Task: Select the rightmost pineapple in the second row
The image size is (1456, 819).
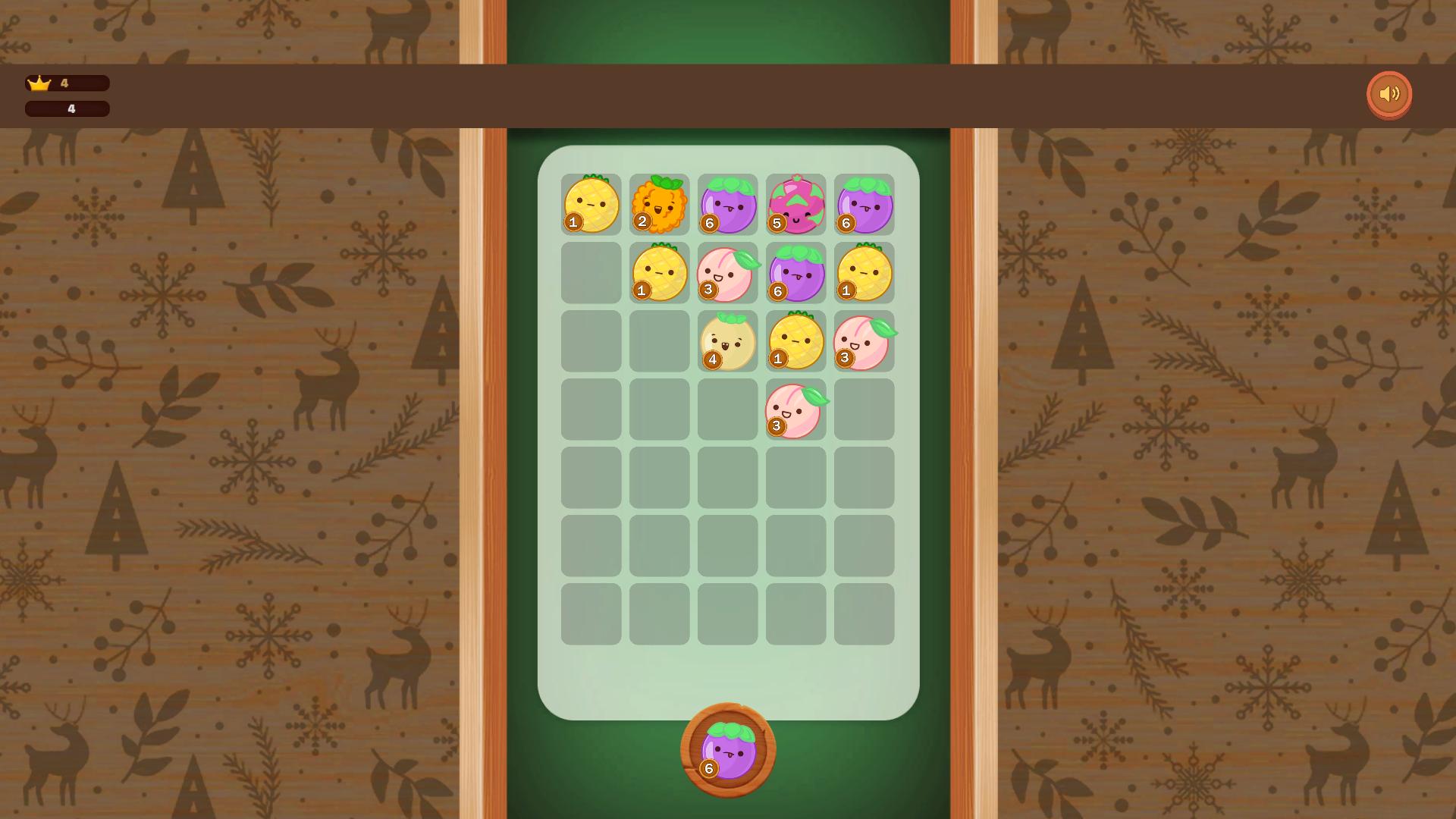Action: click(x=864, y=273)
